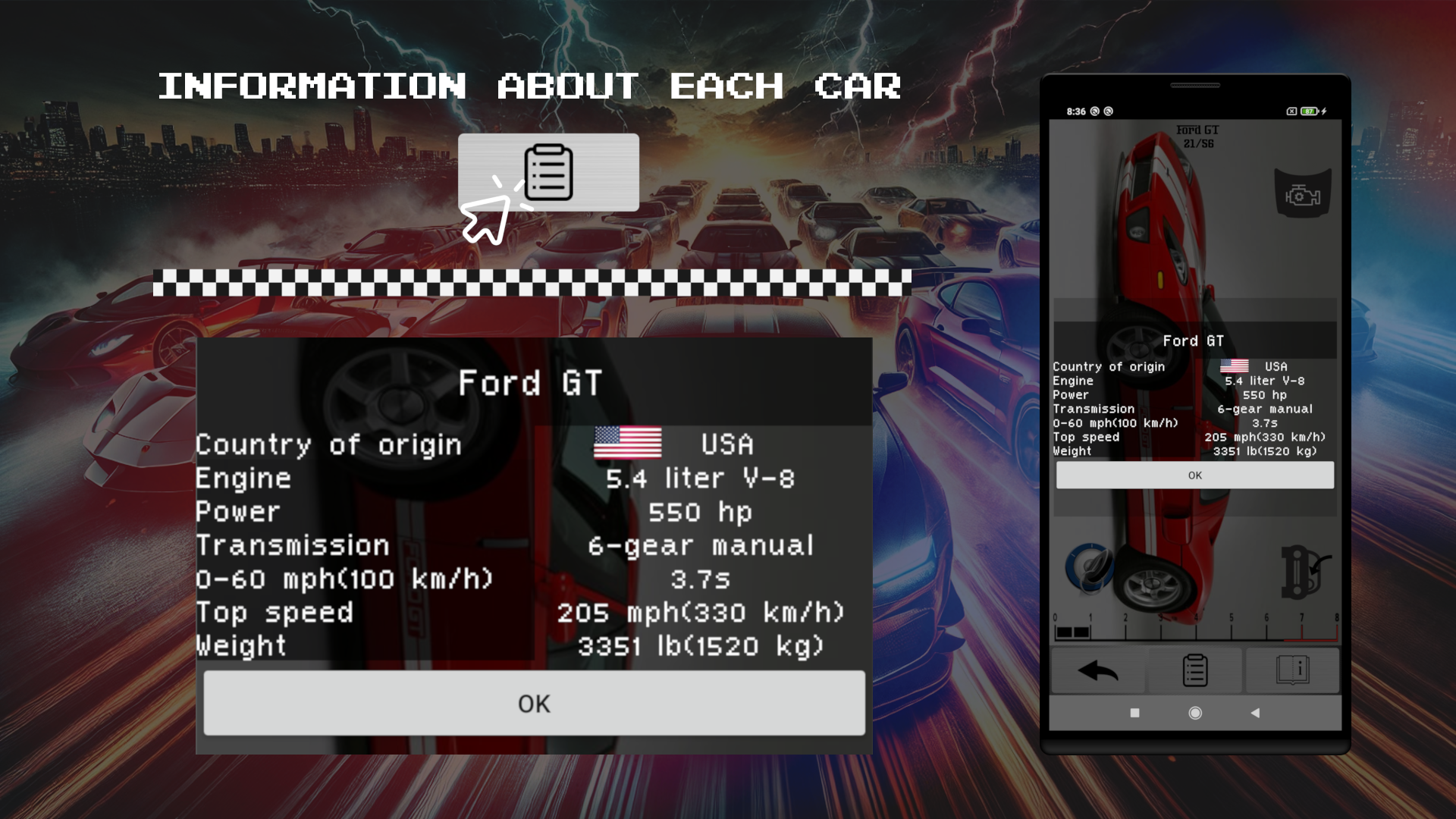
Task: Tap the clipboard info icon in bottom toolbar
Action: pos(1195,670)
